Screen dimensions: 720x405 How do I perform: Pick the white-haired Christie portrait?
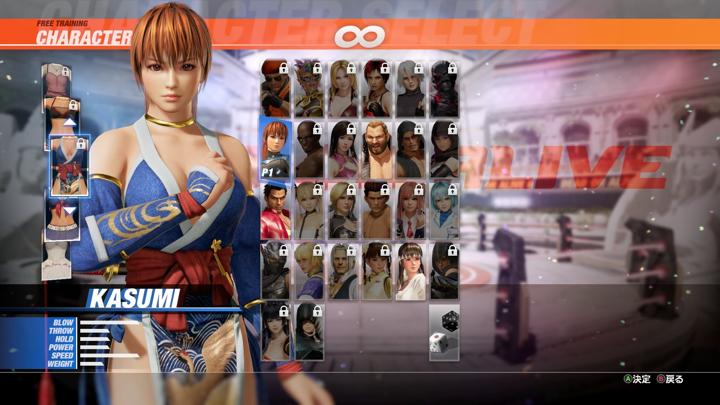(410, 88)
